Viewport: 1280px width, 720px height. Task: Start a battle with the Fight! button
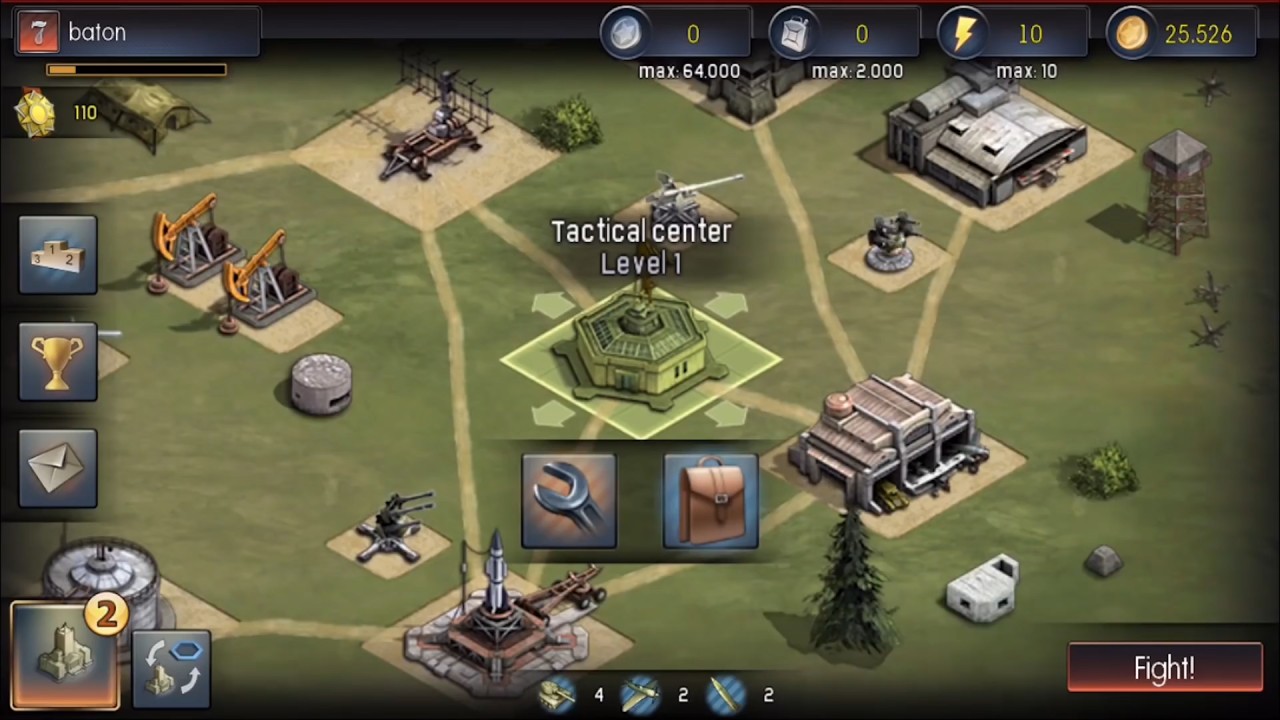[x=1164, y=668]
